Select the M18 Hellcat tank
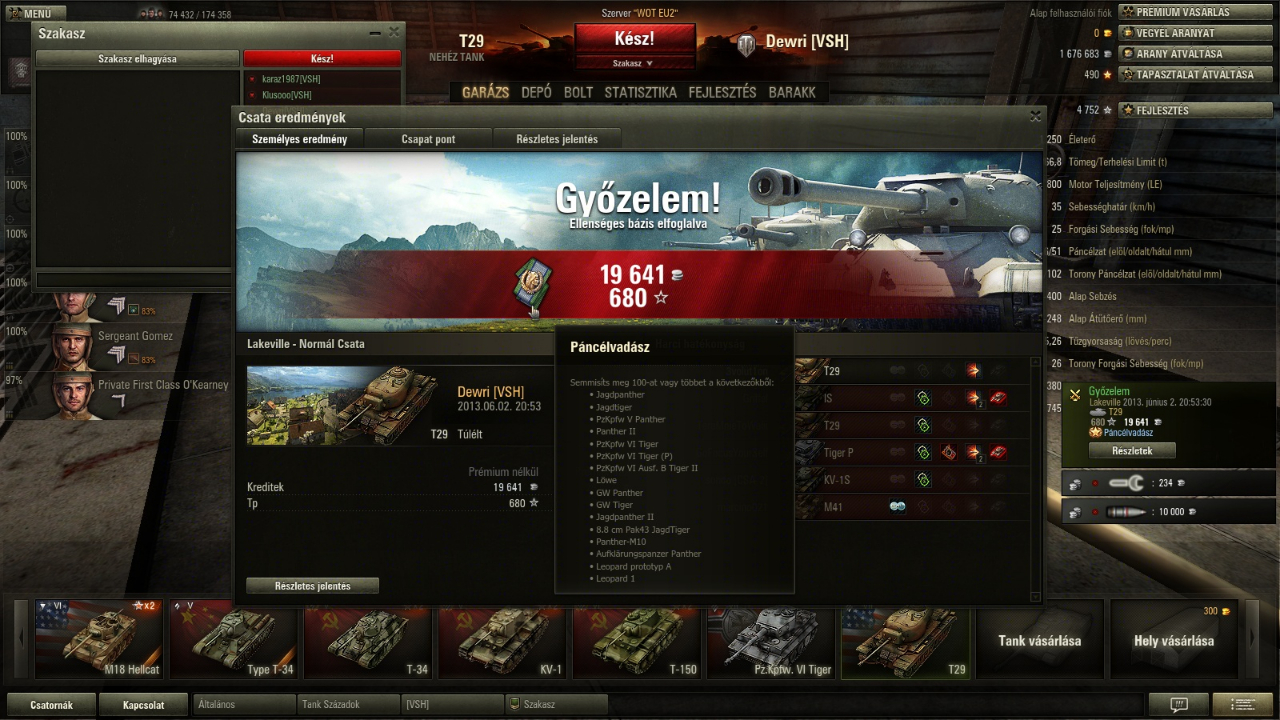Screen dimensions: 1280x720 97,640
